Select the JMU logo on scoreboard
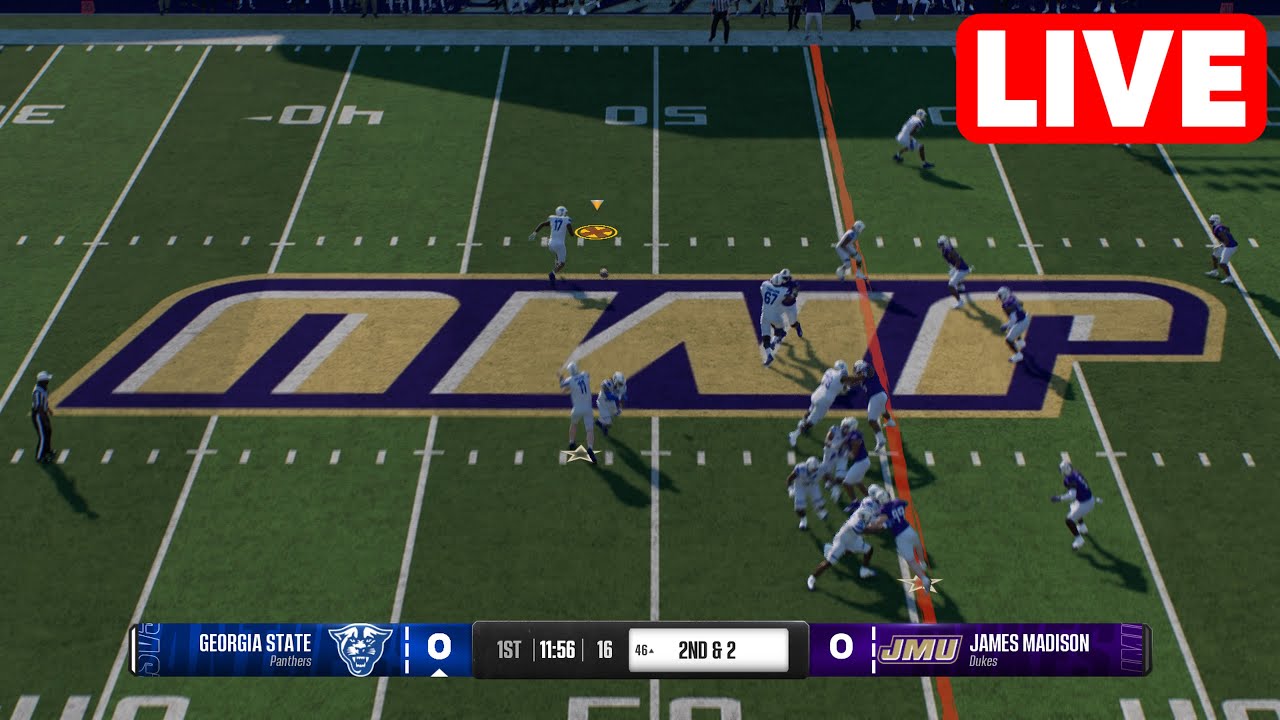The image size is (1280, 720). pyautogui.click(x=919, y=649)
